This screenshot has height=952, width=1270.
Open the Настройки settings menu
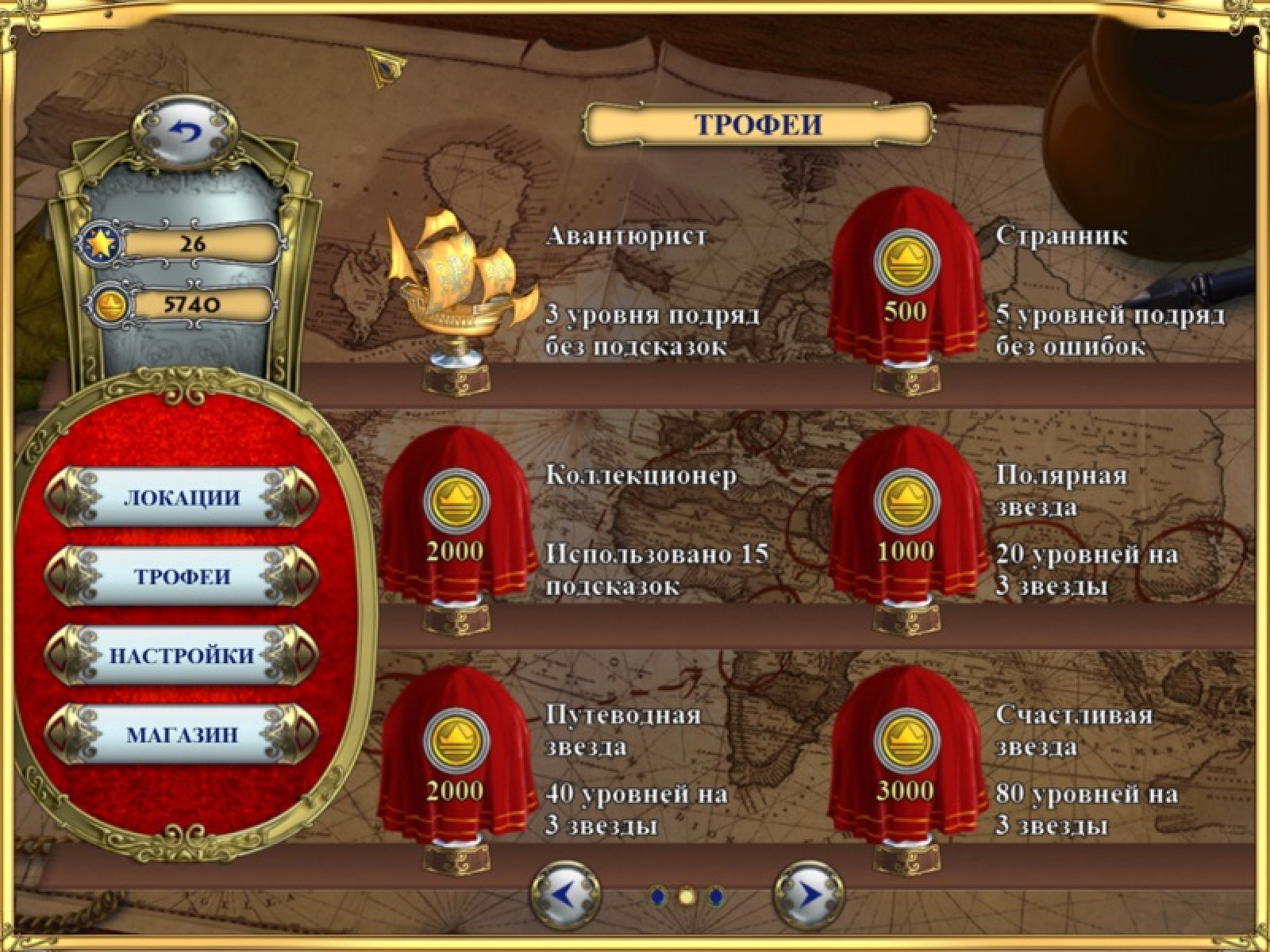(182, 656)
